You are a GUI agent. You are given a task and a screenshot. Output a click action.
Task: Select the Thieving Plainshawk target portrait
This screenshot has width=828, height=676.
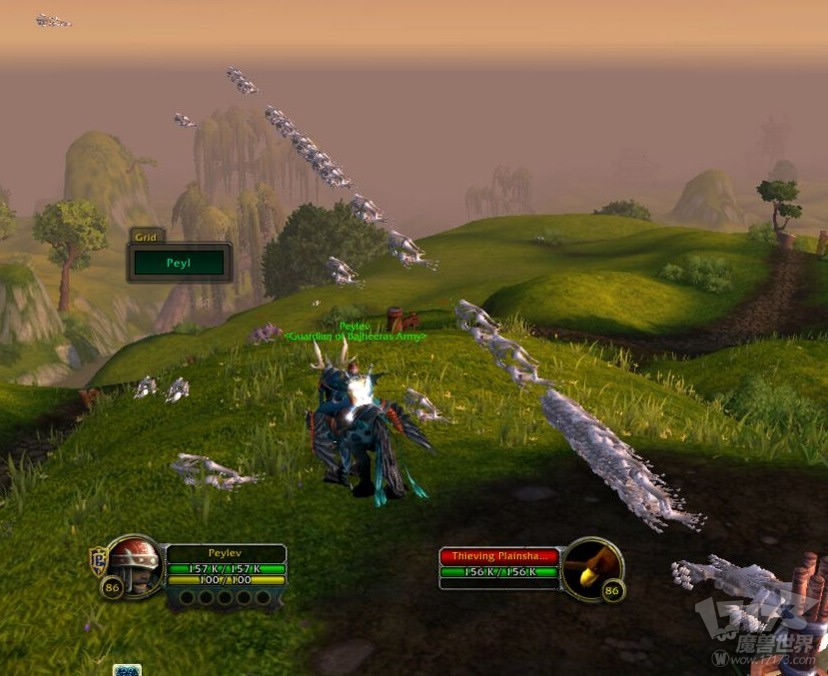click(592, 568)
